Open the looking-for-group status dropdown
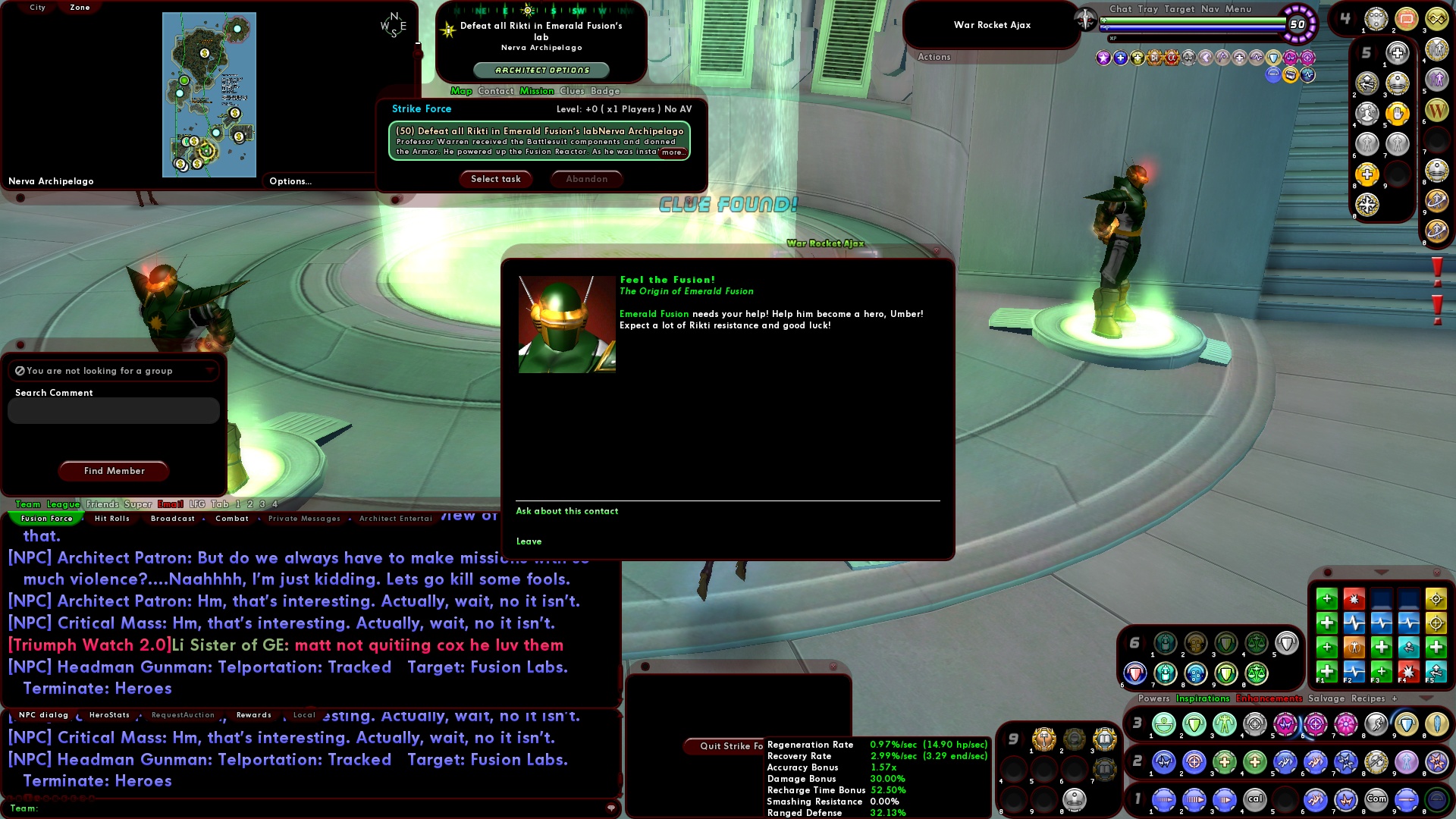This screenshot has height=819, width=1456. coord(210,371)
